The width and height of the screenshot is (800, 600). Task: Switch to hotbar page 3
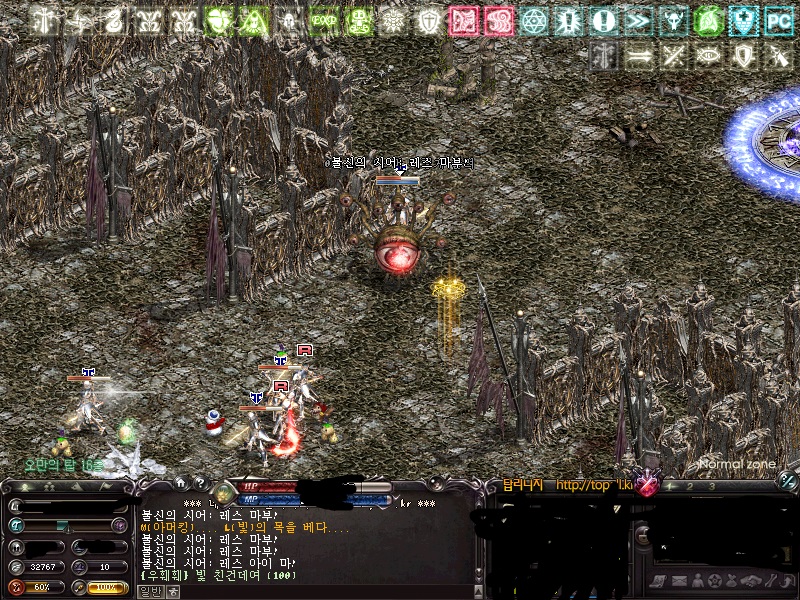tap(711, 485)
